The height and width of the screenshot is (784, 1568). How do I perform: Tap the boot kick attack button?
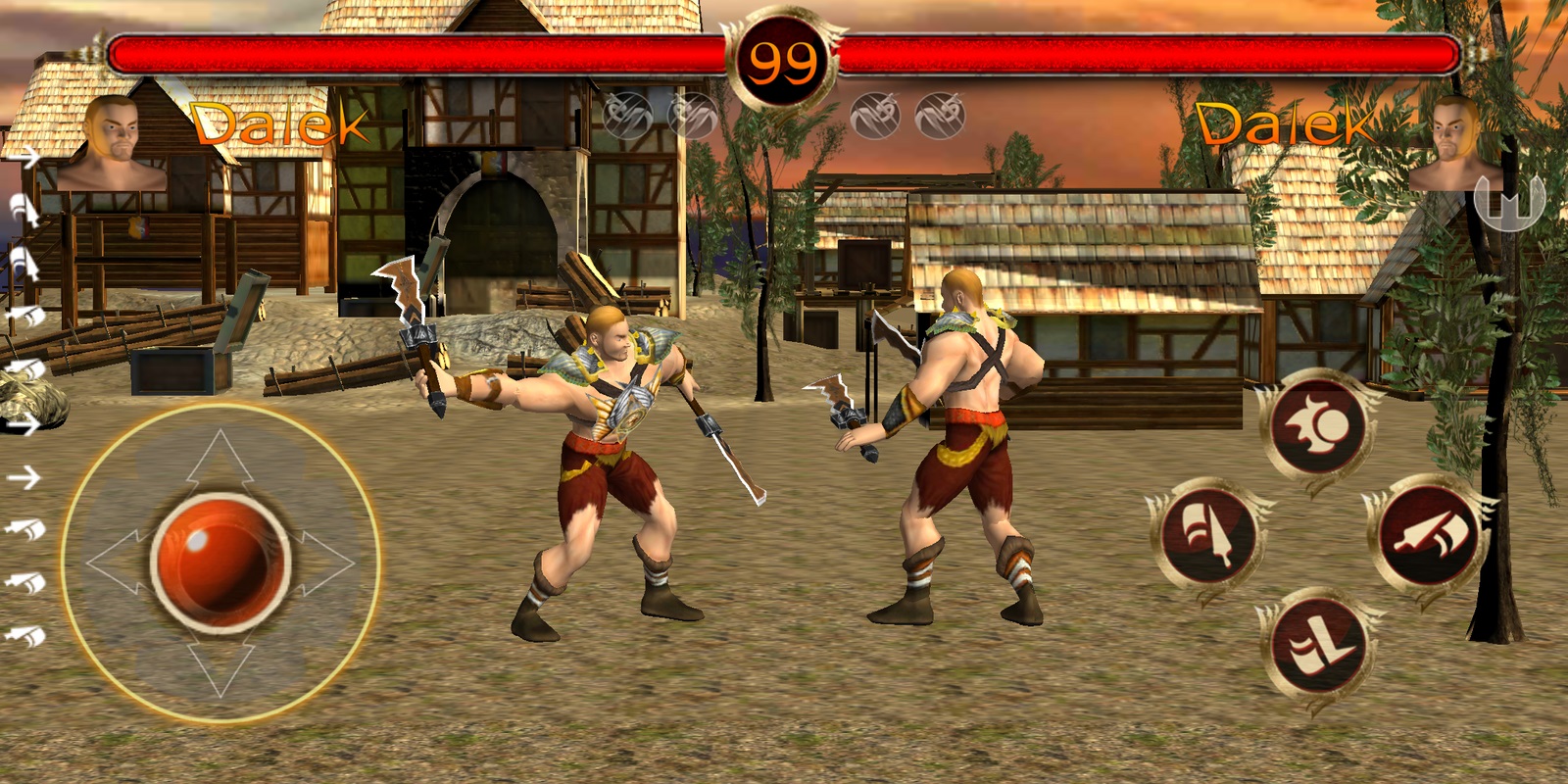tap(1316, 646)
